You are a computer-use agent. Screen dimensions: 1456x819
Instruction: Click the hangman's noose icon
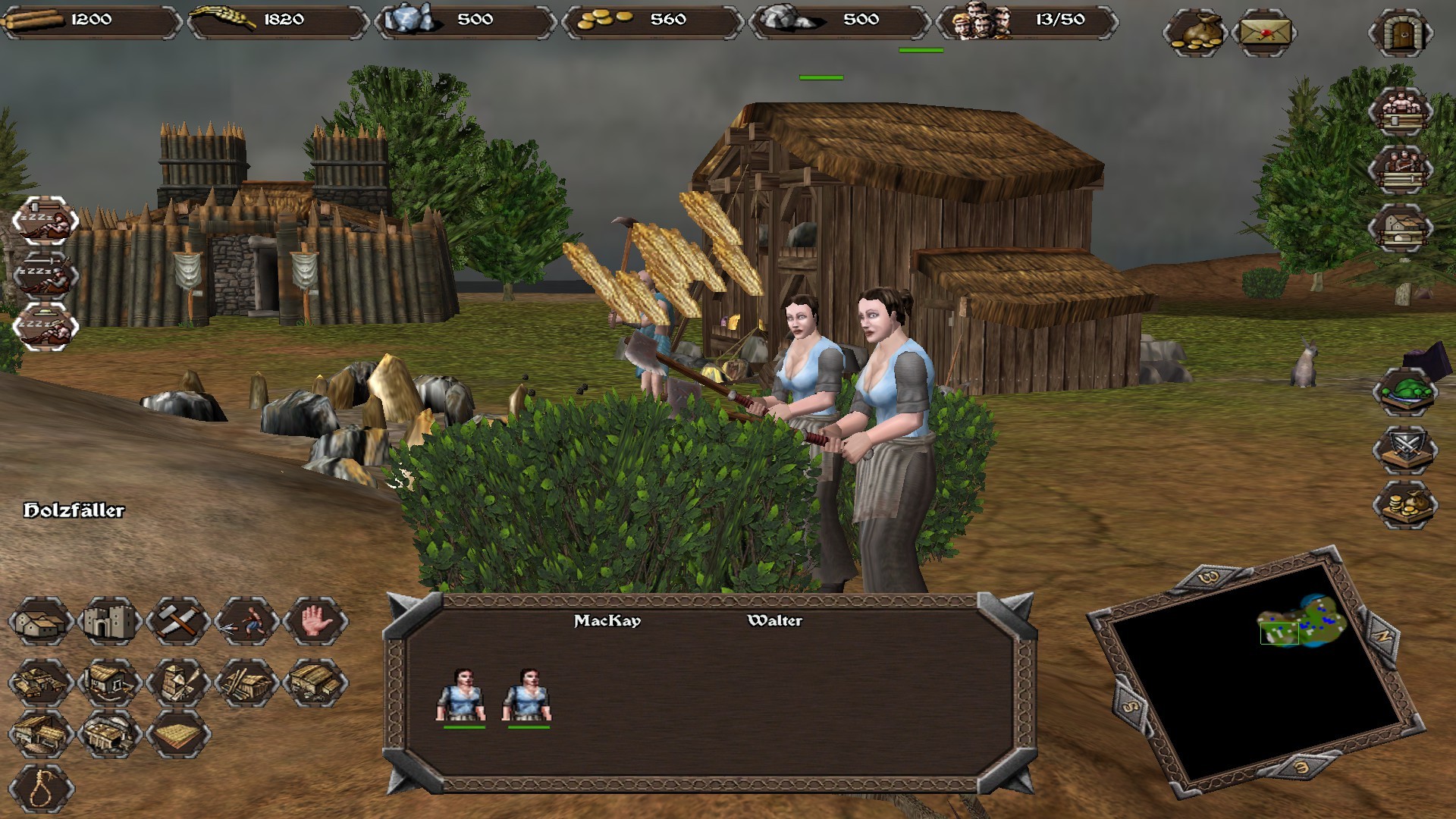(x=42, y=789)
